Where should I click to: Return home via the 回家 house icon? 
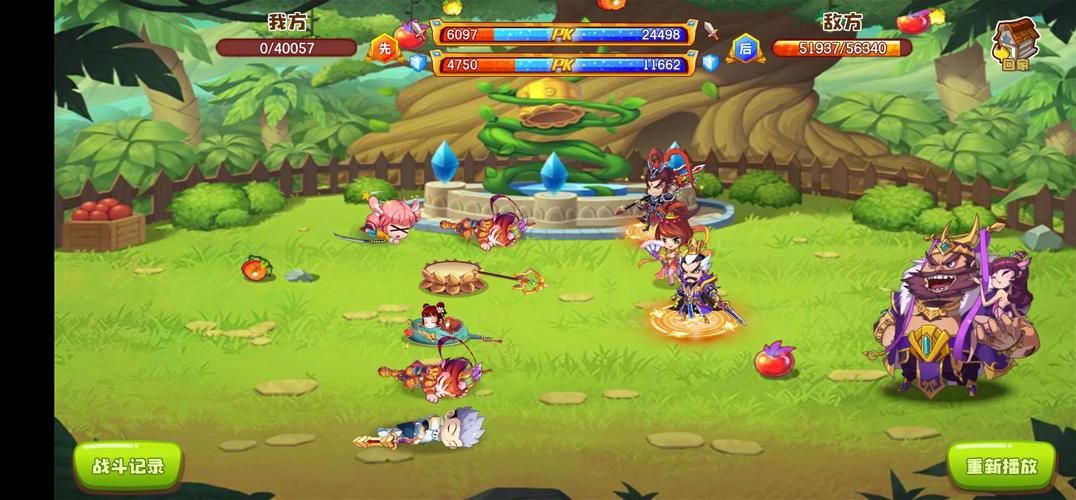click(x=1012, y=44)
